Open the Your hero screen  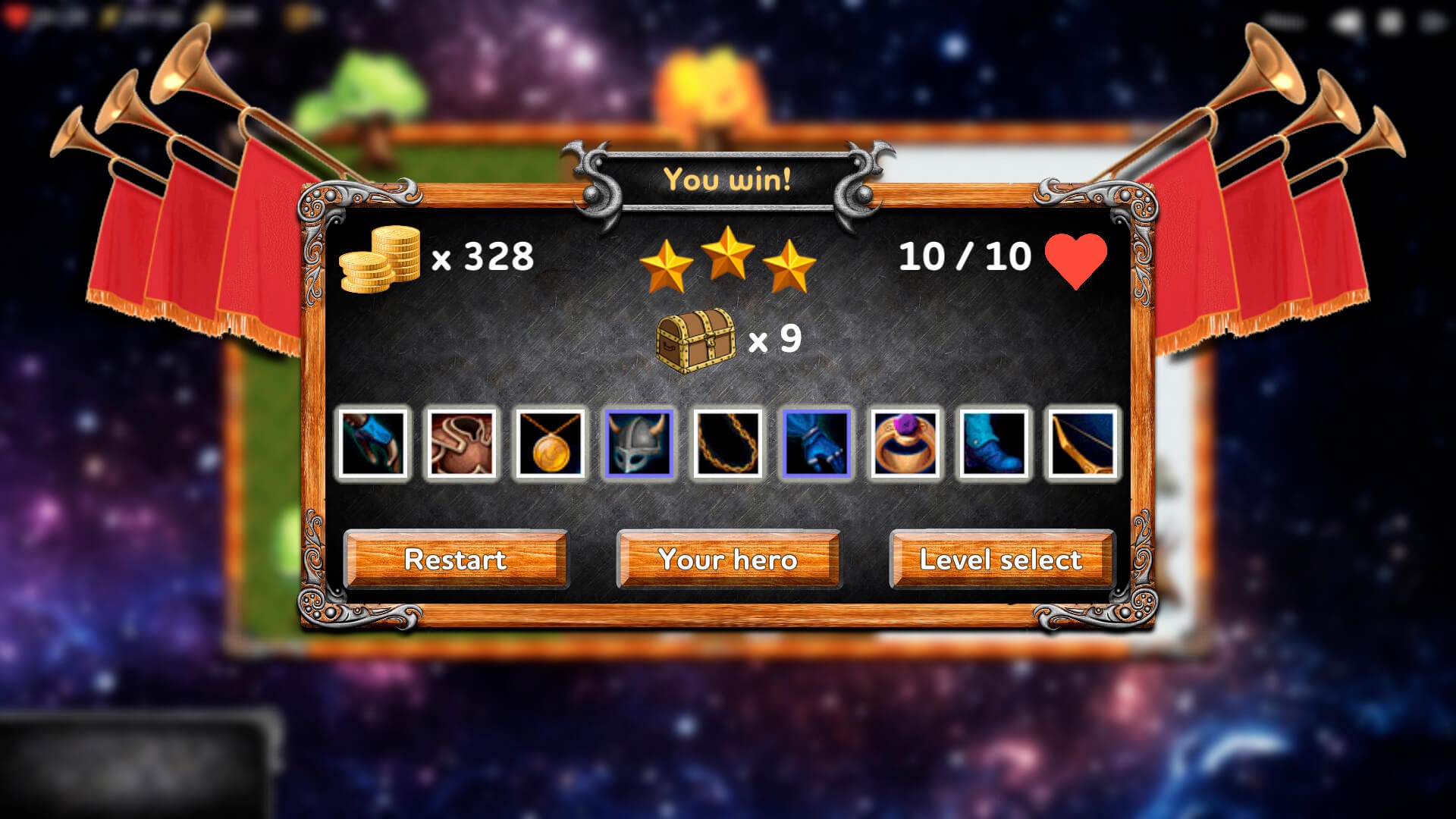click(x=728, y=560)
